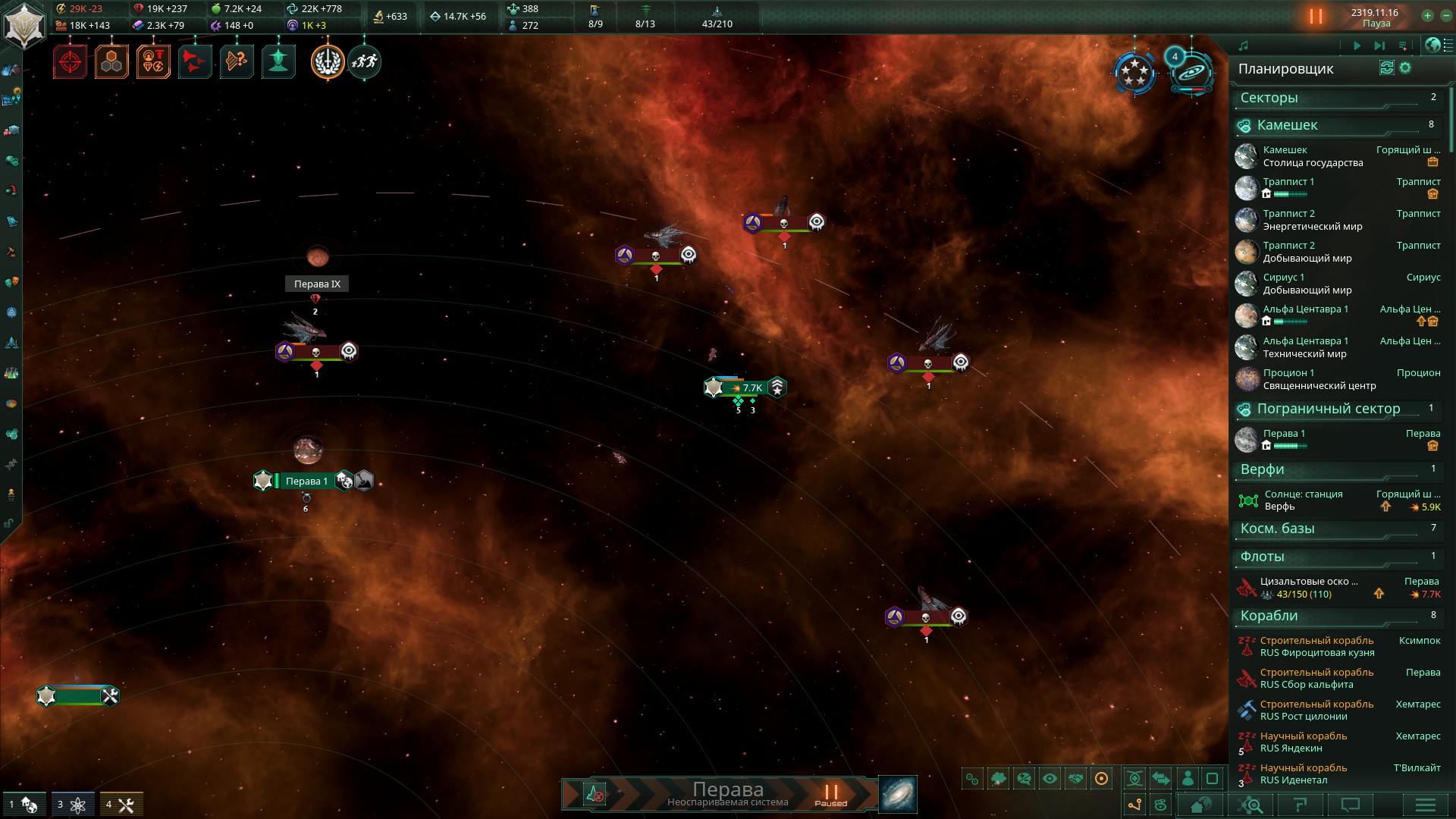Open the main menu hamburger button
The height and width of the screenshot is (819, 1456).
click(x=1425, y=805)
